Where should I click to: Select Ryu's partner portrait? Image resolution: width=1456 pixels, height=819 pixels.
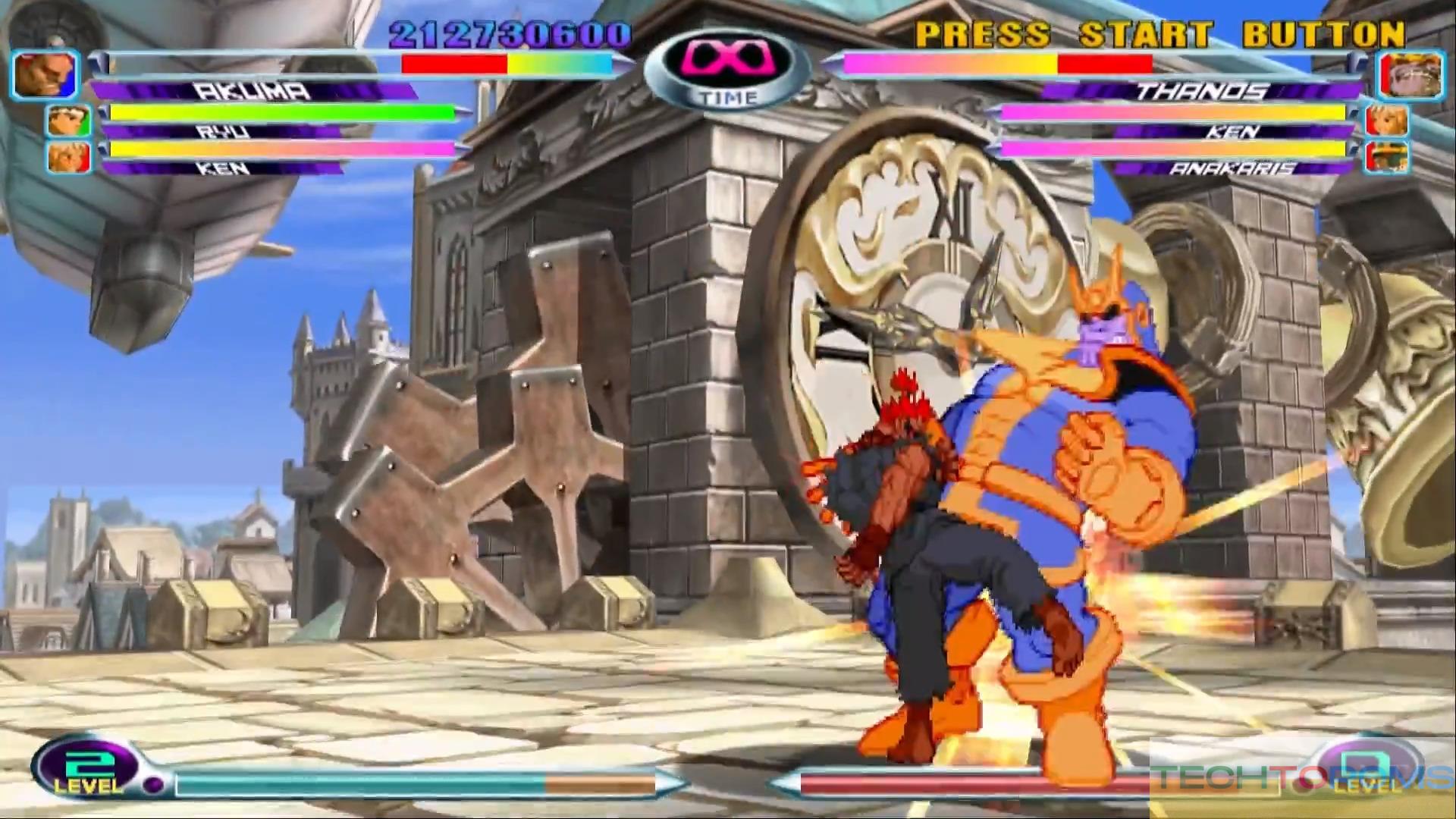click(x=69, y=121)
